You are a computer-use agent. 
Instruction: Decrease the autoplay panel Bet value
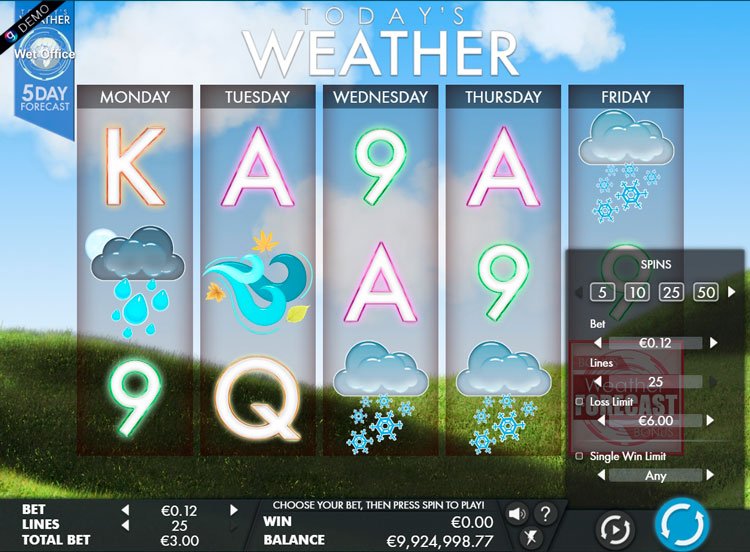click(x=599, y=342)
